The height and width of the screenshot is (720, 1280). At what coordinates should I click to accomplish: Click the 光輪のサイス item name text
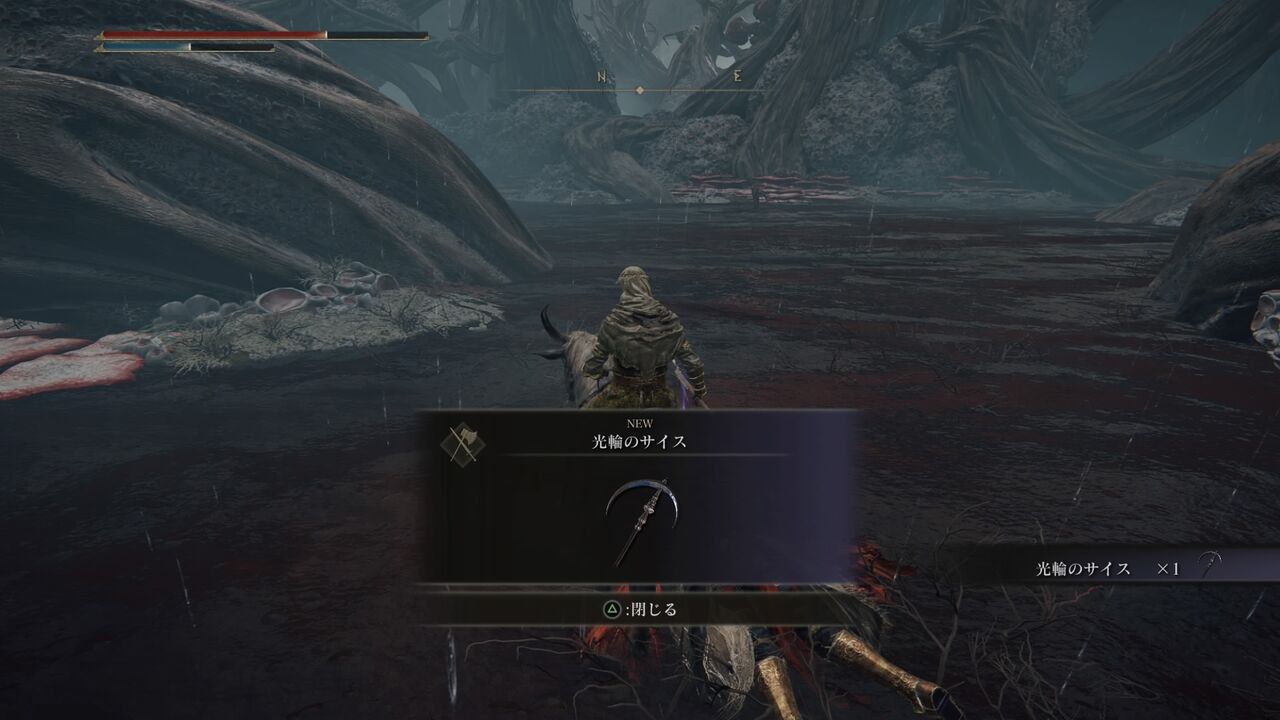[x=638, y=443]
